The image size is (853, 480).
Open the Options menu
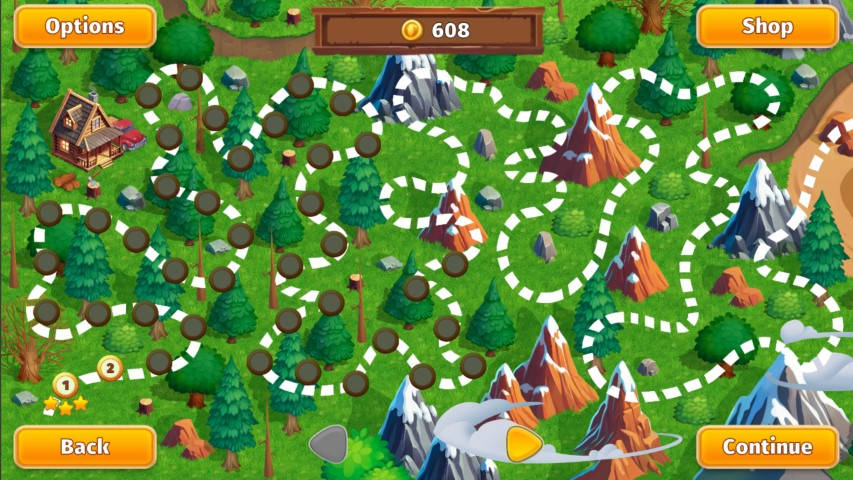85,26
